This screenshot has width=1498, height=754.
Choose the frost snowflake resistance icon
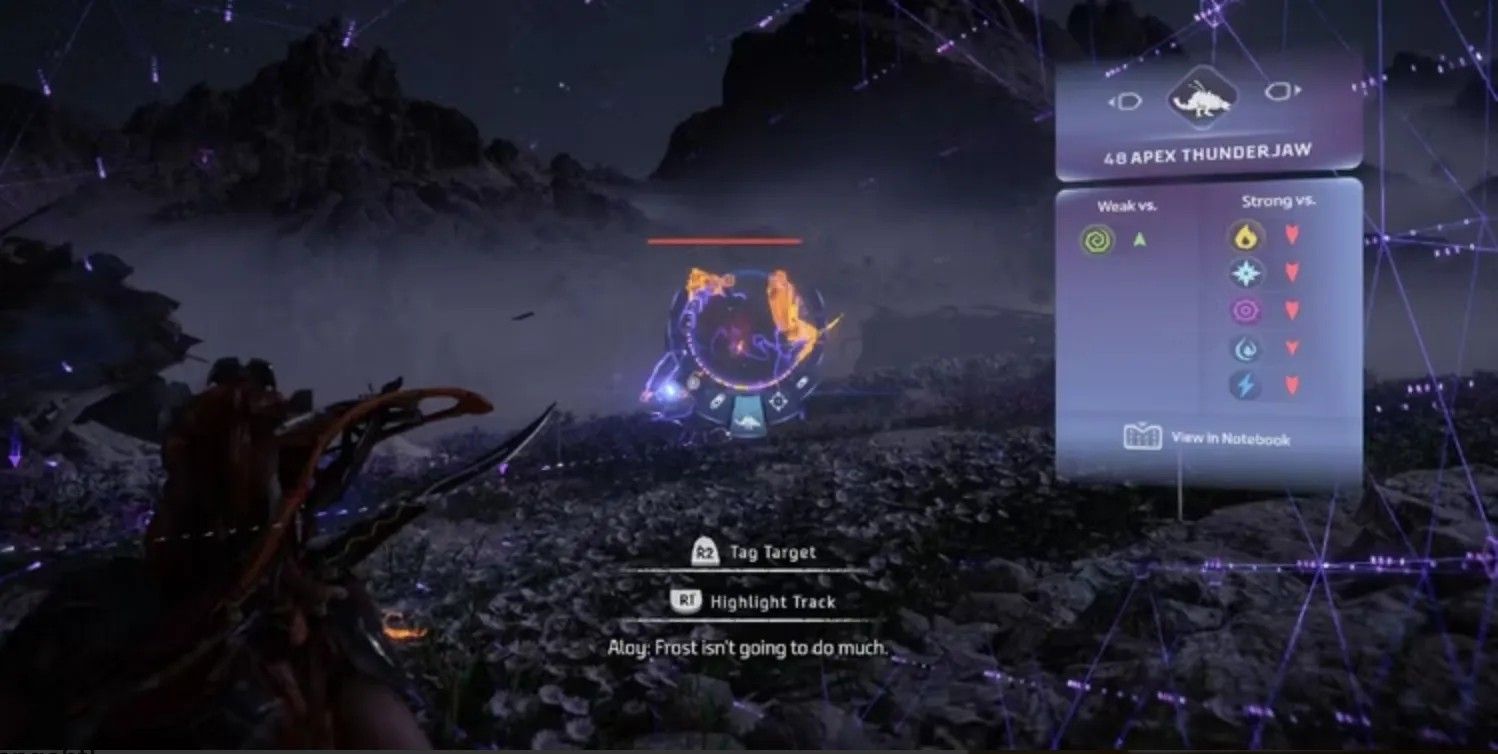point(1246,273)
